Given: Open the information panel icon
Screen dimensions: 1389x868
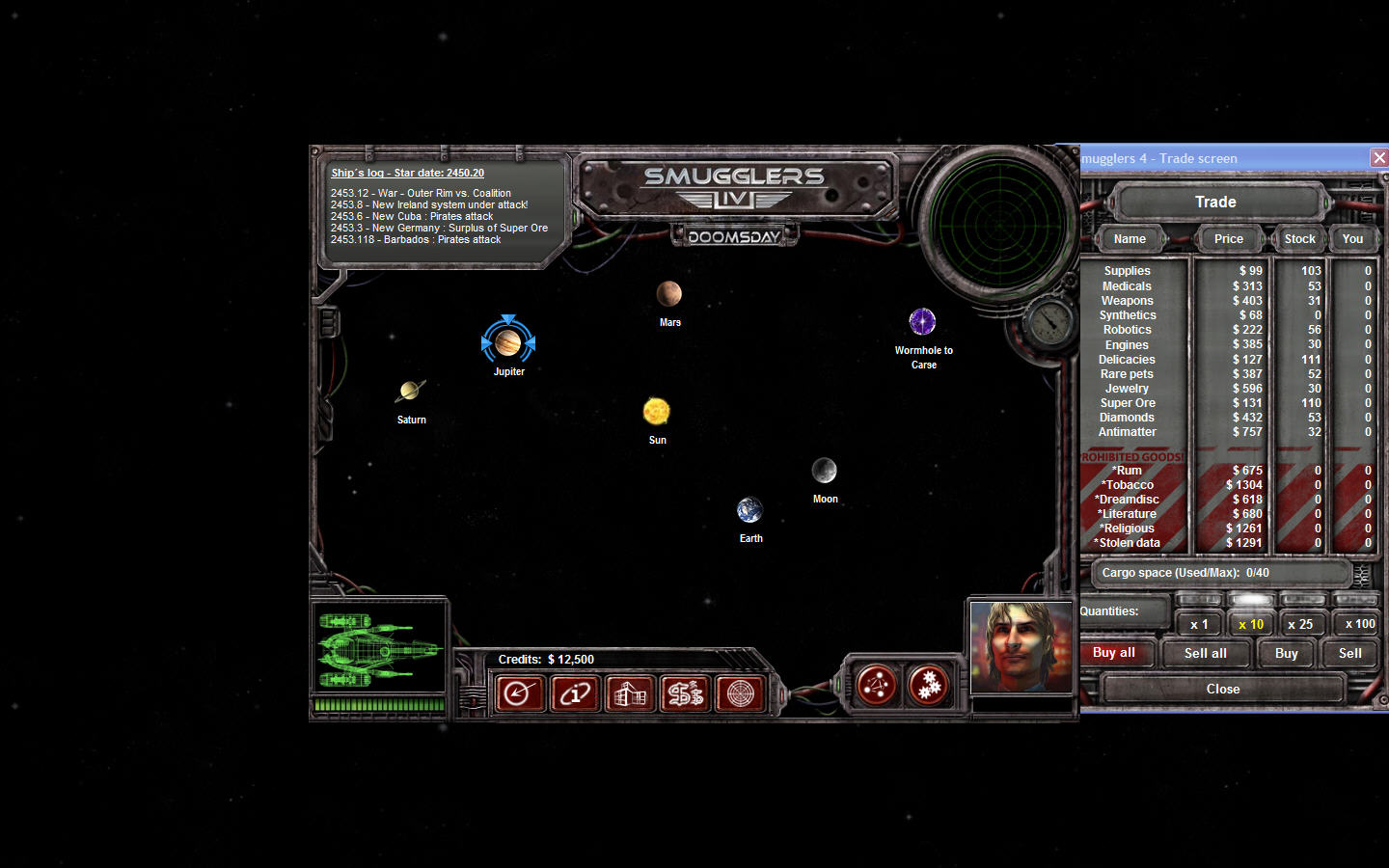Looking at the screenshot, I should pyautogui.click(x=575, y=693).
